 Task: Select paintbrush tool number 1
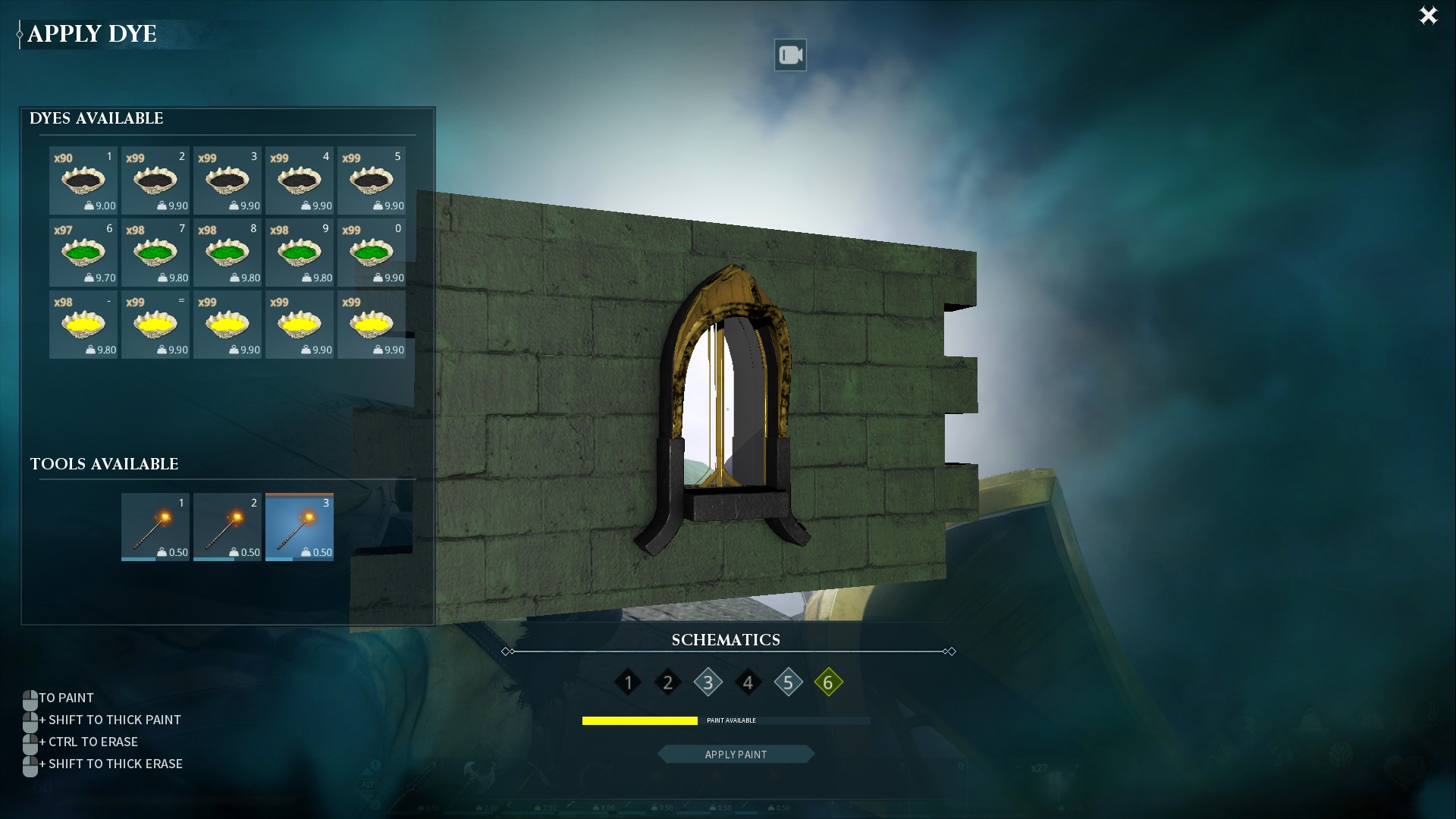(155, 527)
